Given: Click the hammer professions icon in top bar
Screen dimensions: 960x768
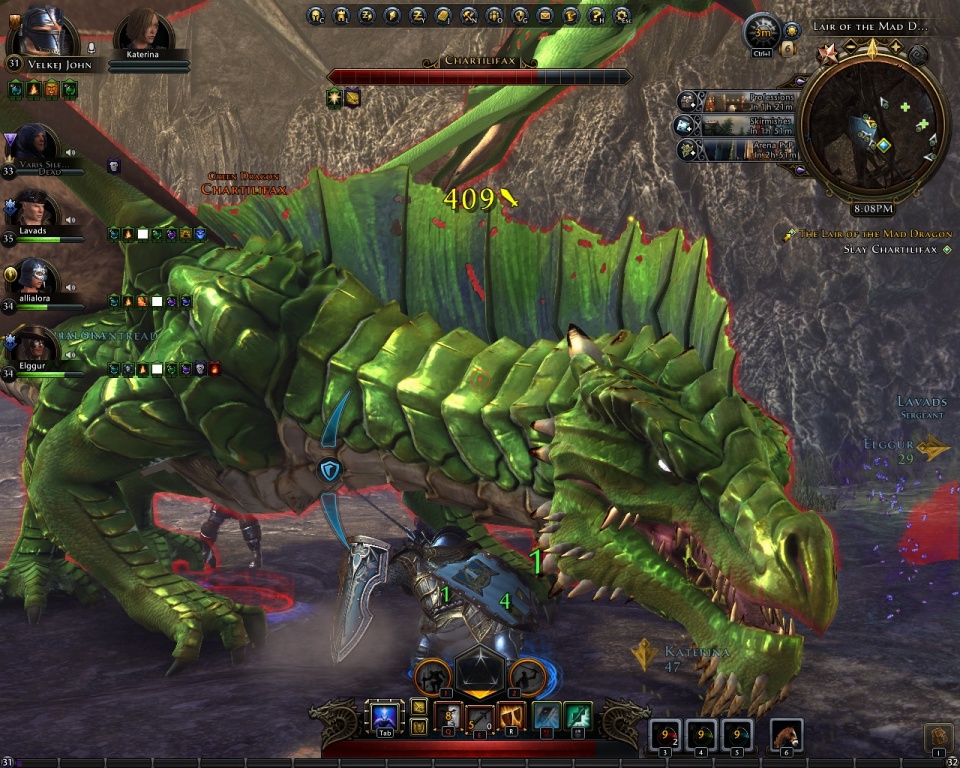Looking at the screenshot, I should pos(467,15).
